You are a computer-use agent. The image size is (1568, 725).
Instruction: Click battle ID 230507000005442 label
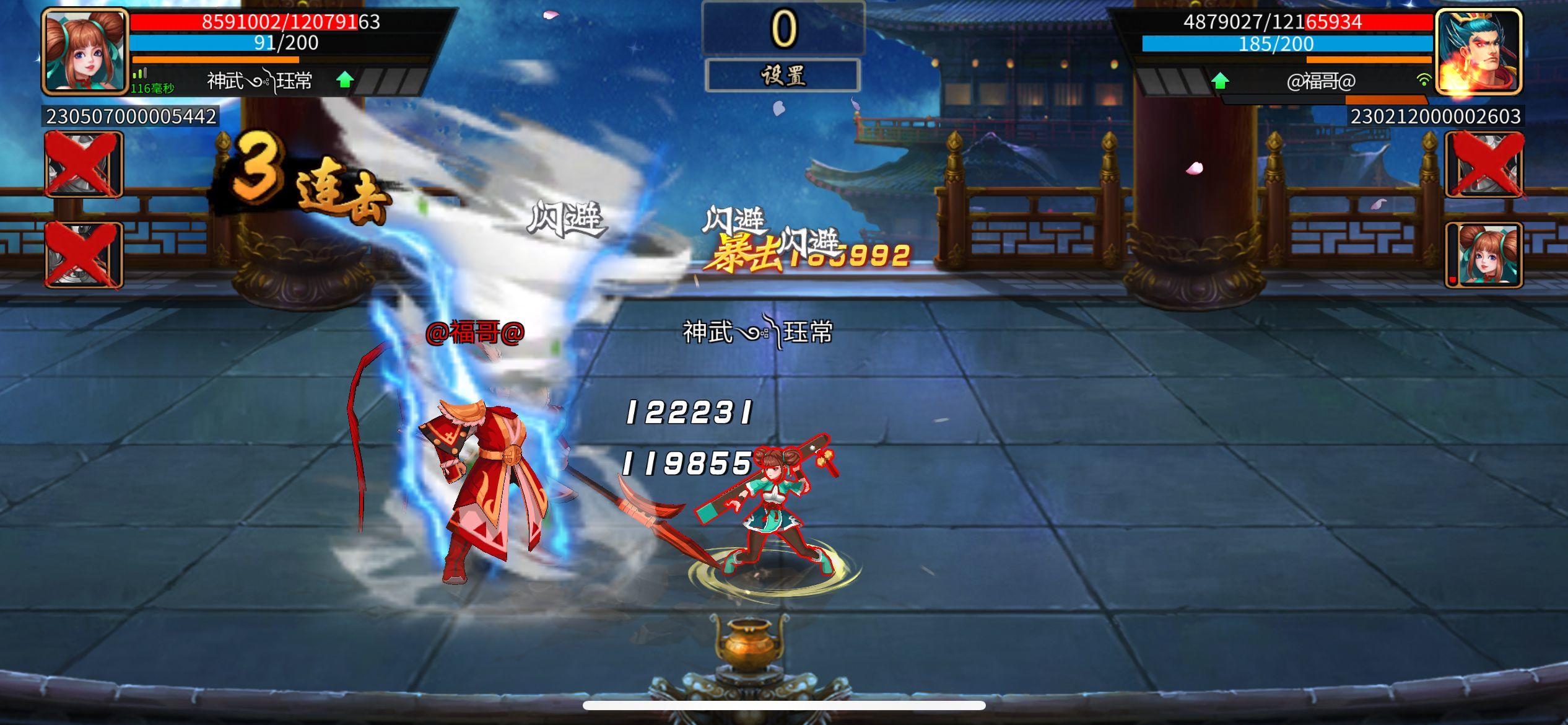[x=130, y=115]
